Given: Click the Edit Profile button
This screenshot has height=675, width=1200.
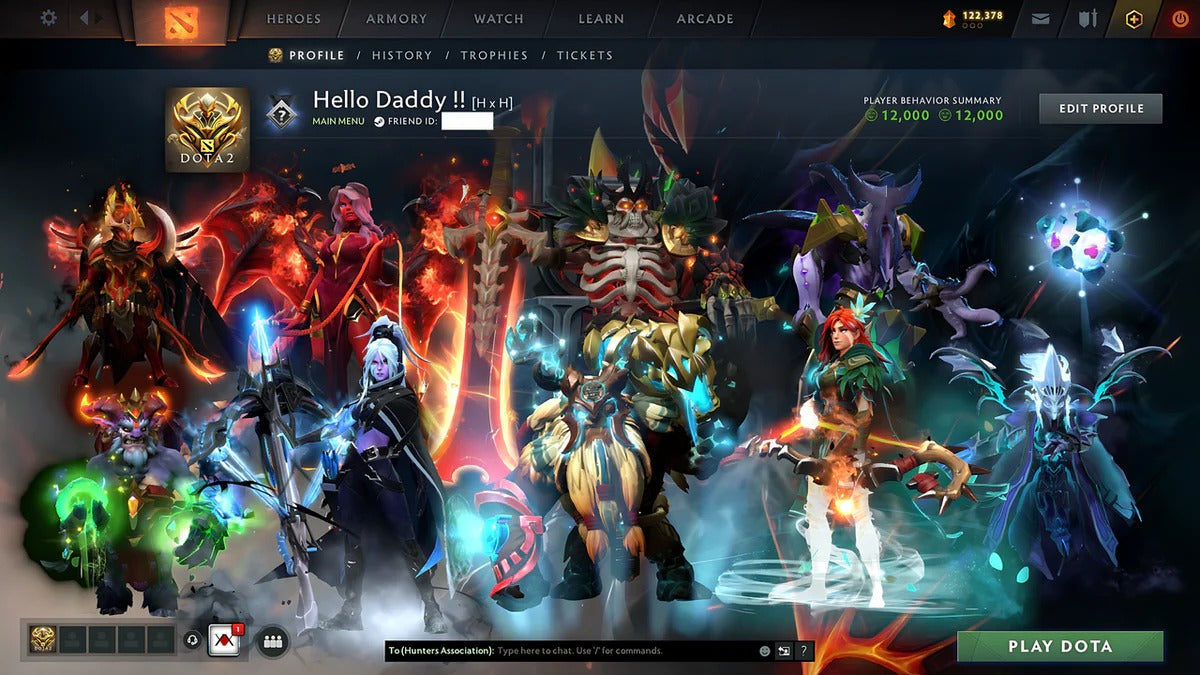Looking at the screenshot, I should [x=1100, y=108].
